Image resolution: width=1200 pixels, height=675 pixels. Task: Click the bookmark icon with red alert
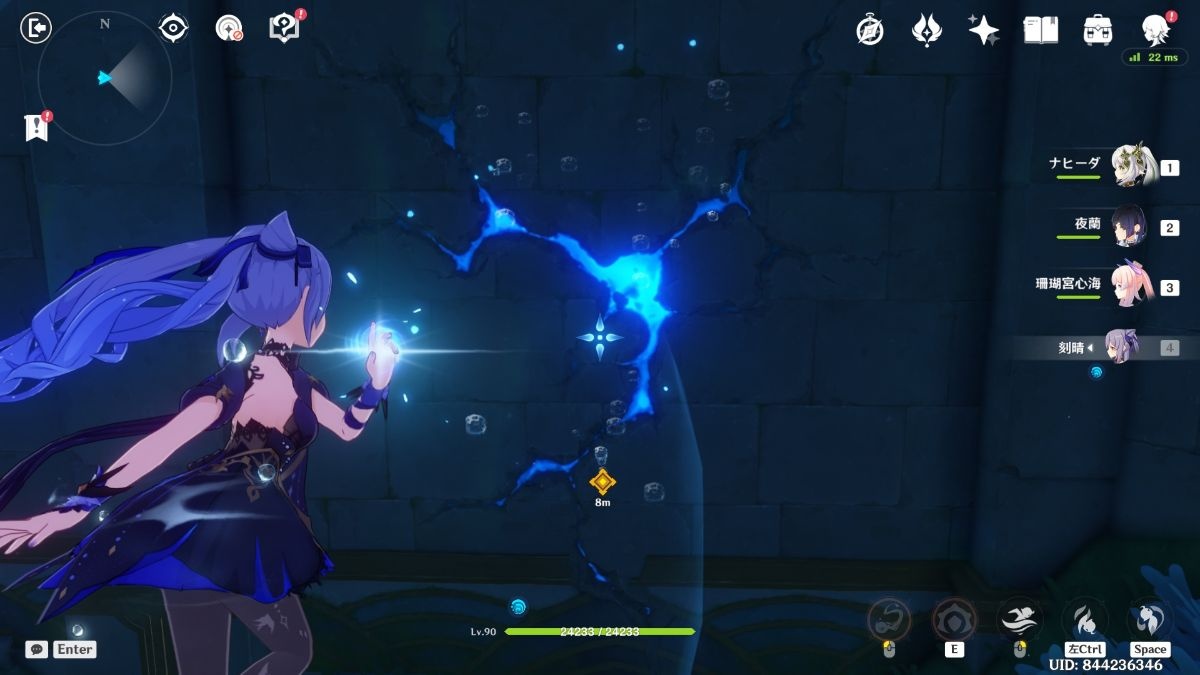click(37, 127)
